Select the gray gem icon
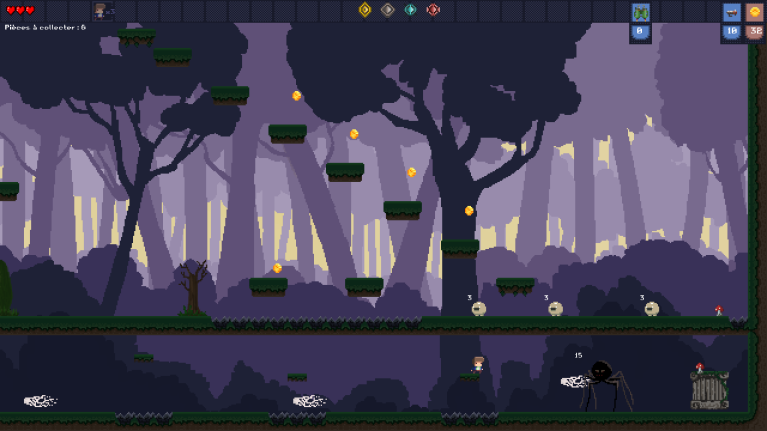Viewport: 767px width, 431px height. click(388, 10)
